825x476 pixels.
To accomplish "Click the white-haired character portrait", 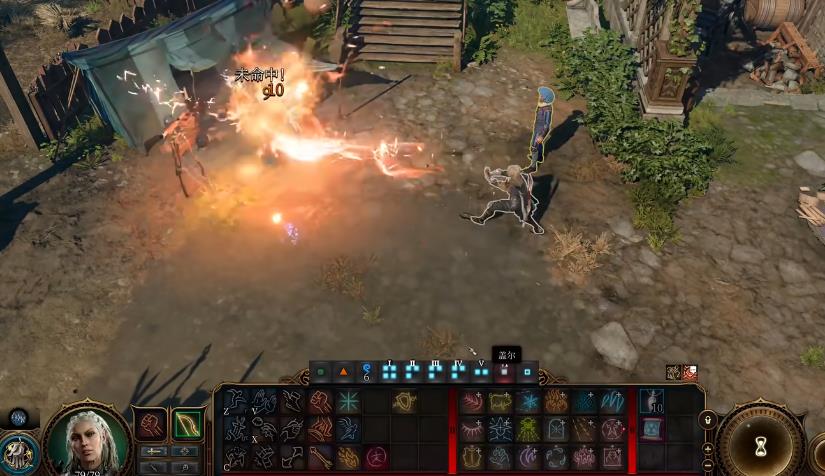I will (x=86, y=441).
